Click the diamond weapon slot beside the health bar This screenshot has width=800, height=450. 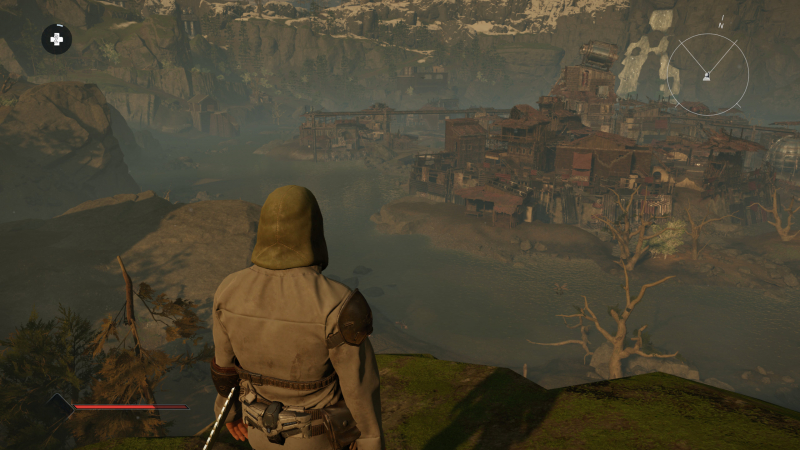click(60, 405)
